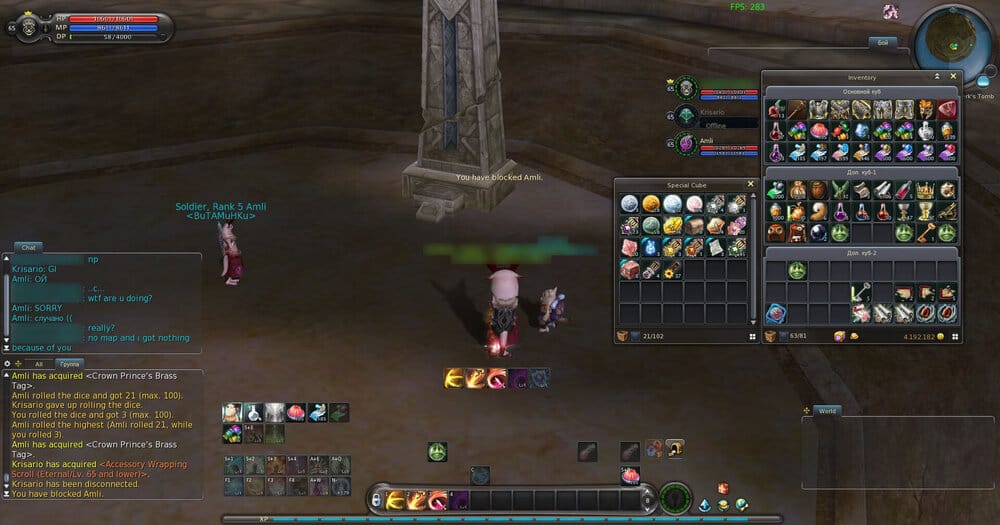
Task: Select Amli's party member frame
Action: tap(713, 146)
